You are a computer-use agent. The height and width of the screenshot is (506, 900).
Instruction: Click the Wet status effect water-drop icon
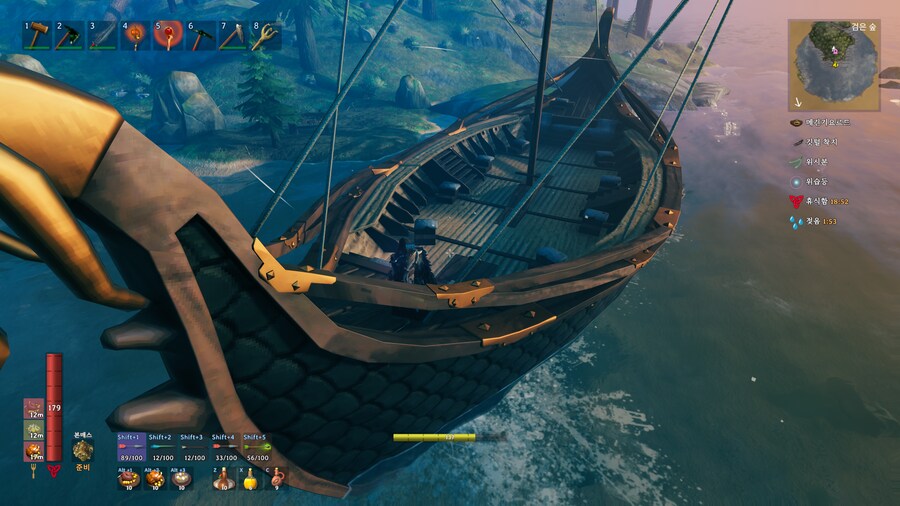pos(797,221)
